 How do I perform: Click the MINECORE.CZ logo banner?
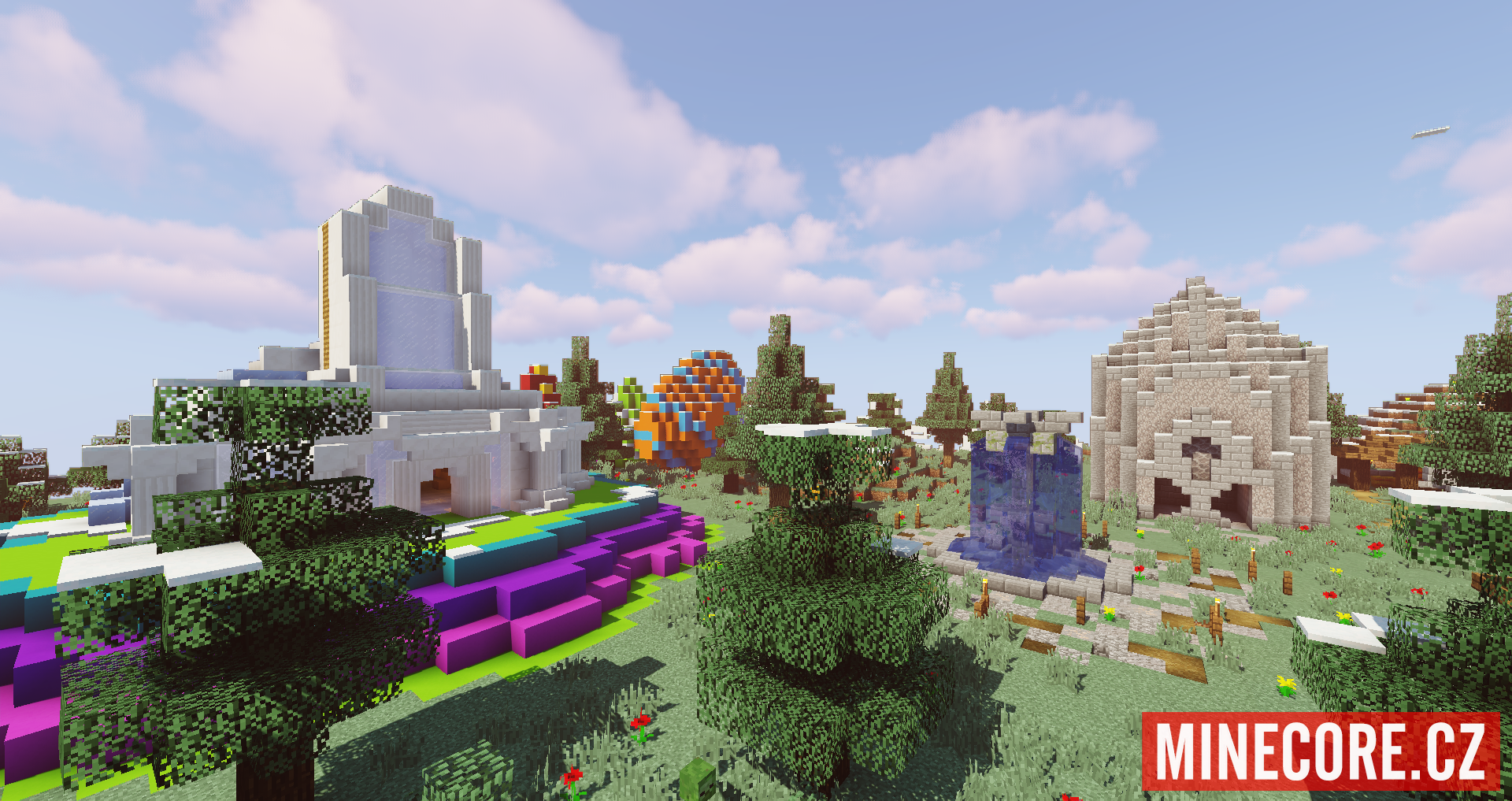[1321, 751]
